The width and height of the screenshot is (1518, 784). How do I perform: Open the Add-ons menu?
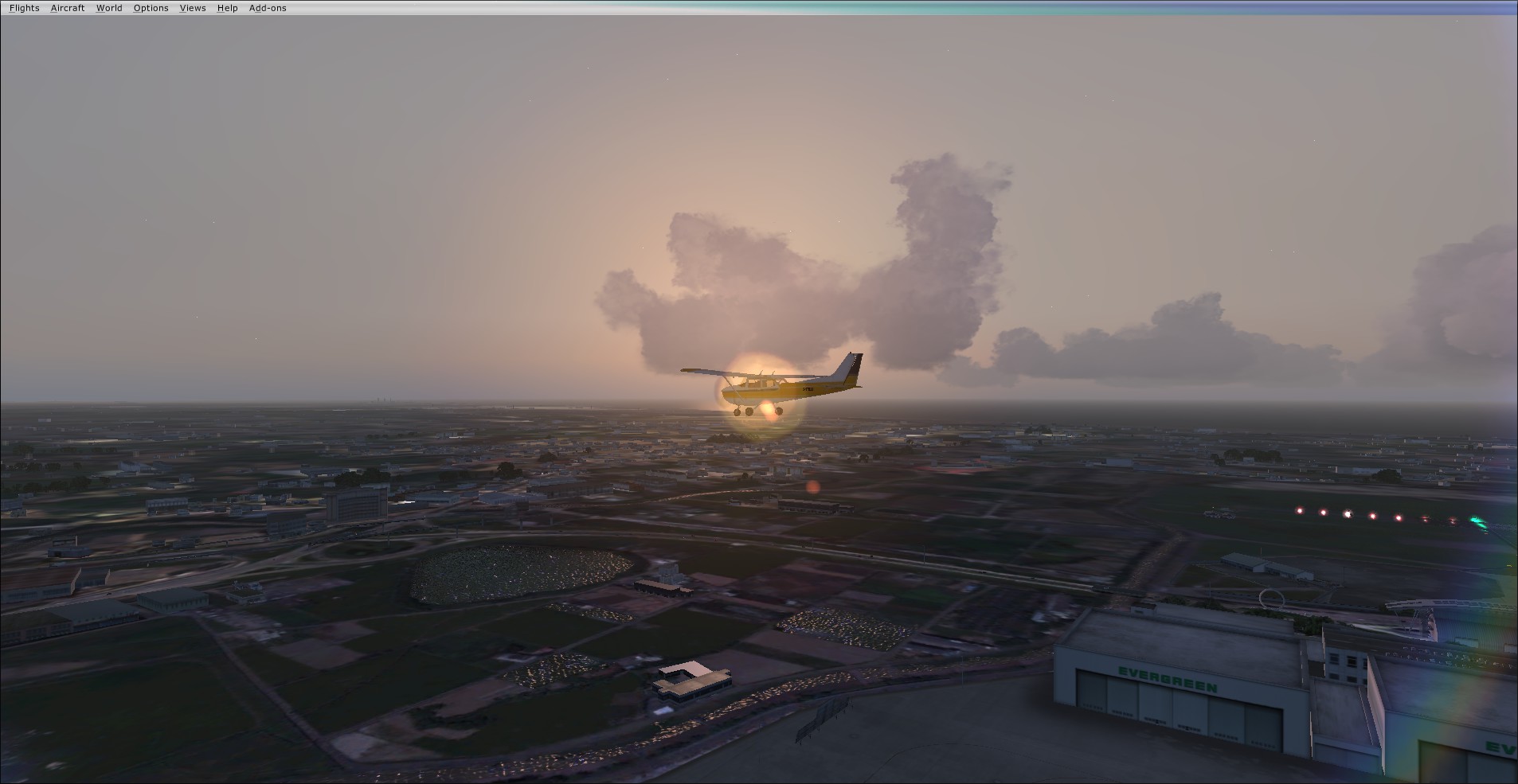coord(268,8)
